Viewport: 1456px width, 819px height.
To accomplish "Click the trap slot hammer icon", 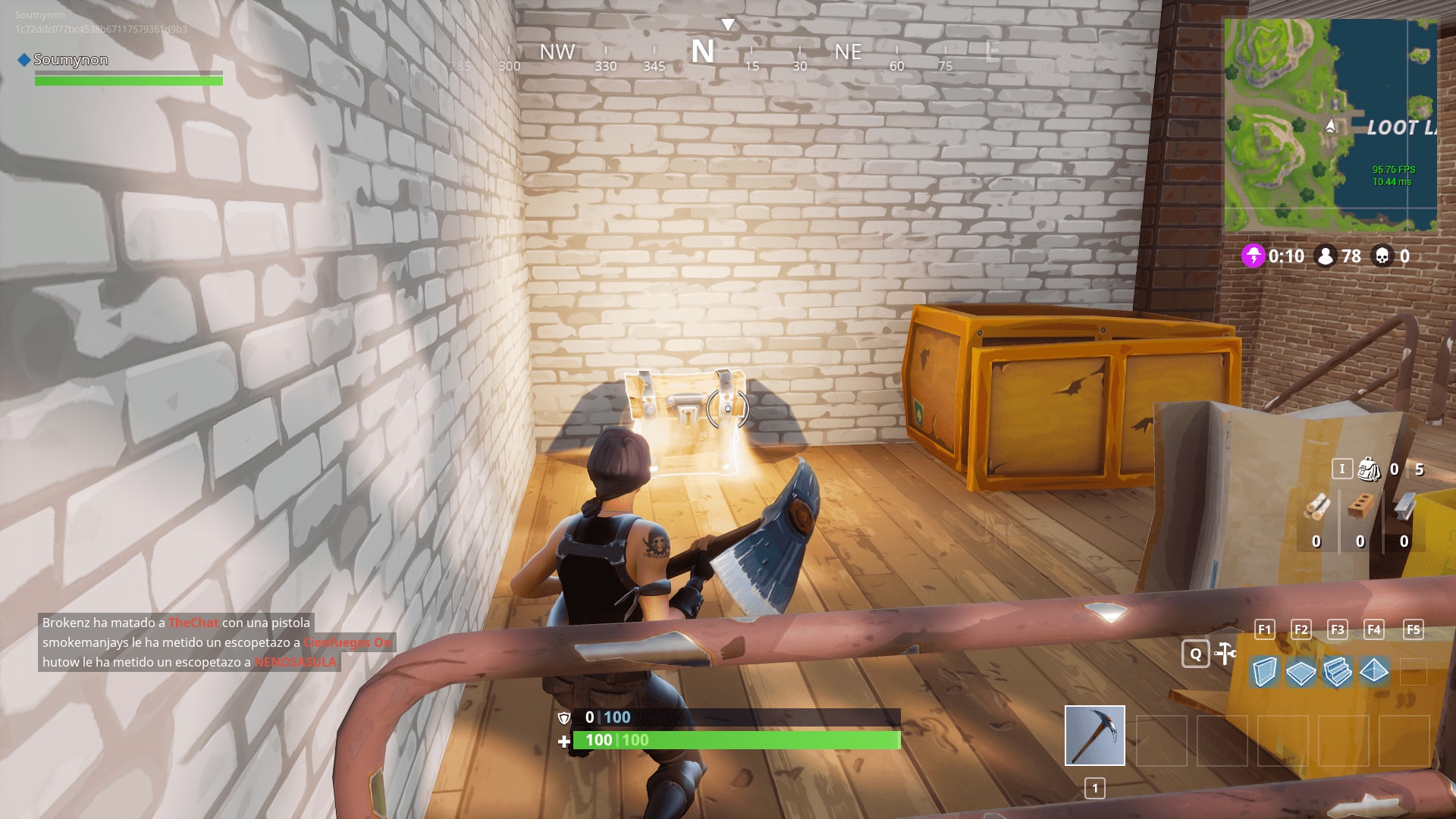I will [1224, 651].
